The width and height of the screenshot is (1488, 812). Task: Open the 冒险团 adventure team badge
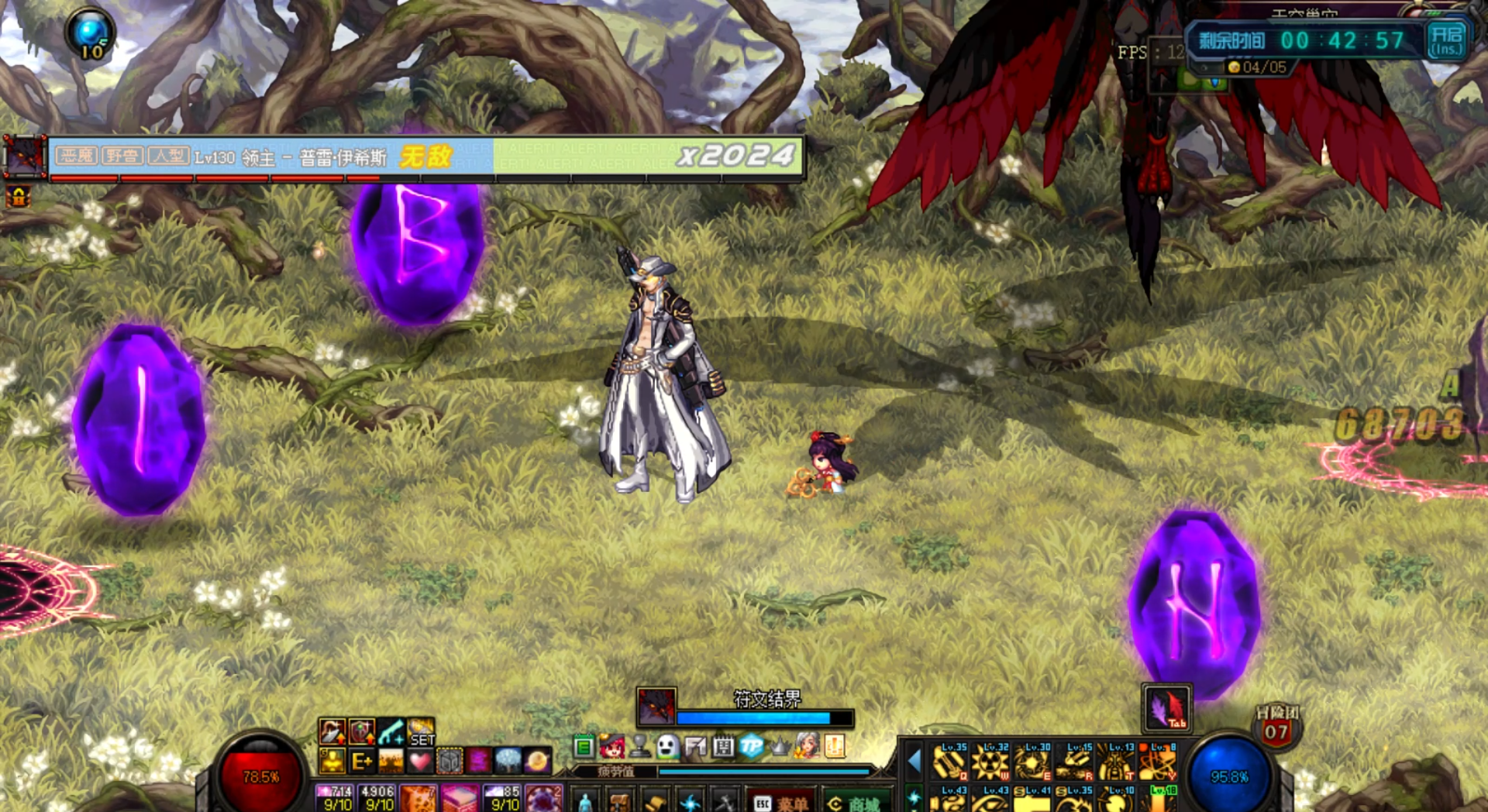tap(1276, 727)
